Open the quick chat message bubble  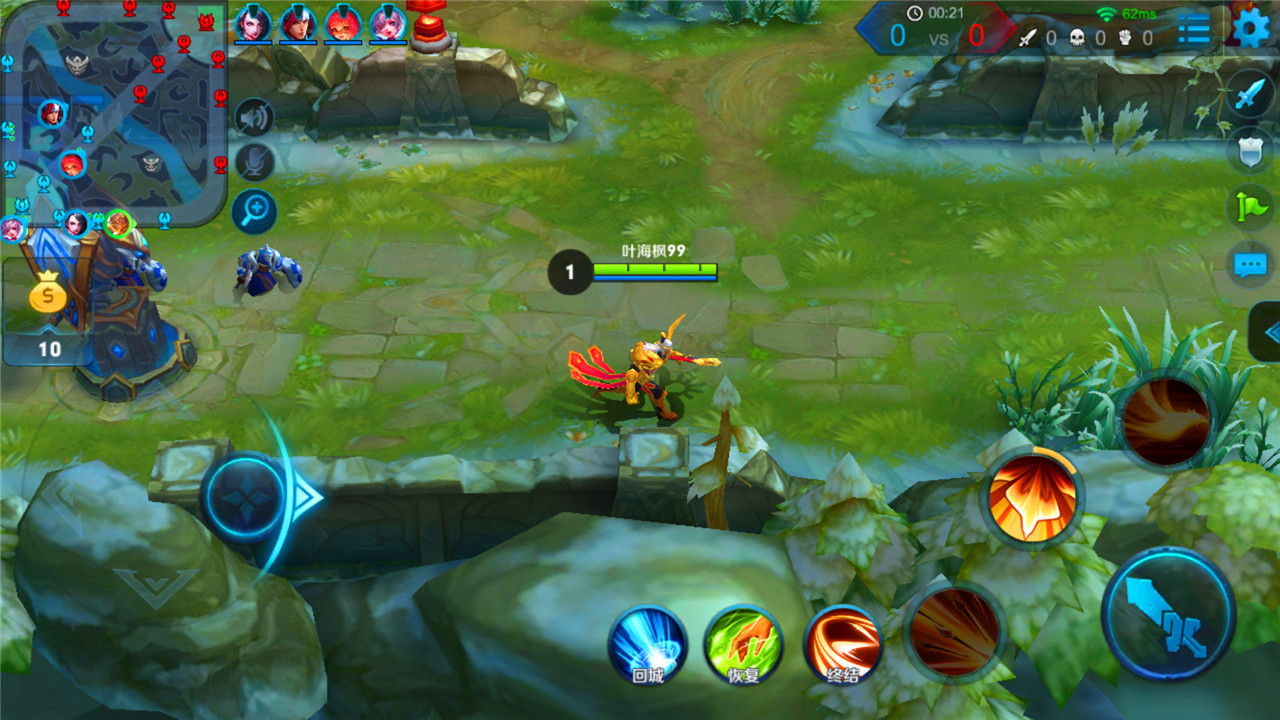pyautogui.click(x=1250, y=265)
